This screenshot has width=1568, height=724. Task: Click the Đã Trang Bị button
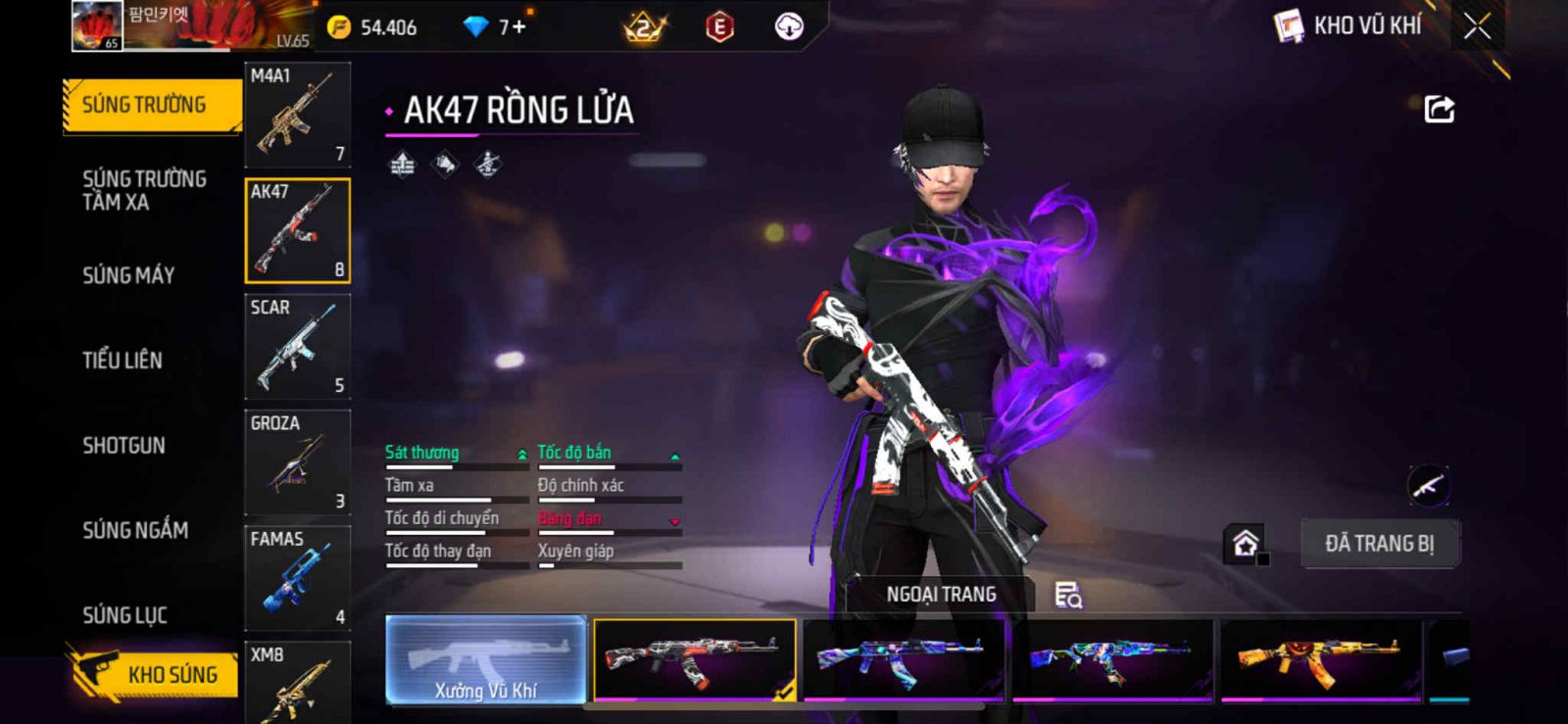1379,544
